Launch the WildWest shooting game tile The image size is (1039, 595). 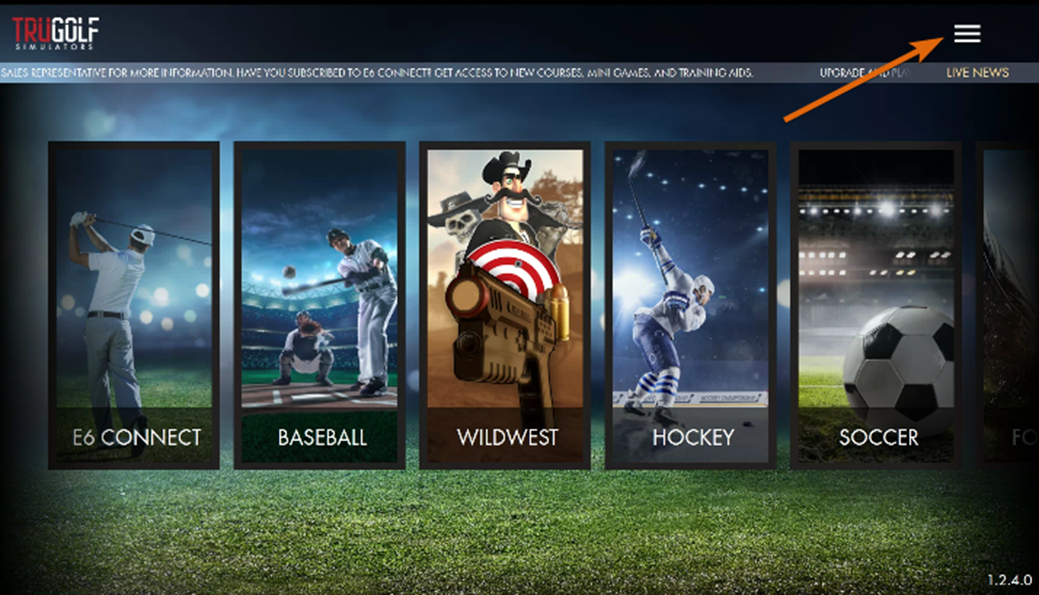(505, 305)
